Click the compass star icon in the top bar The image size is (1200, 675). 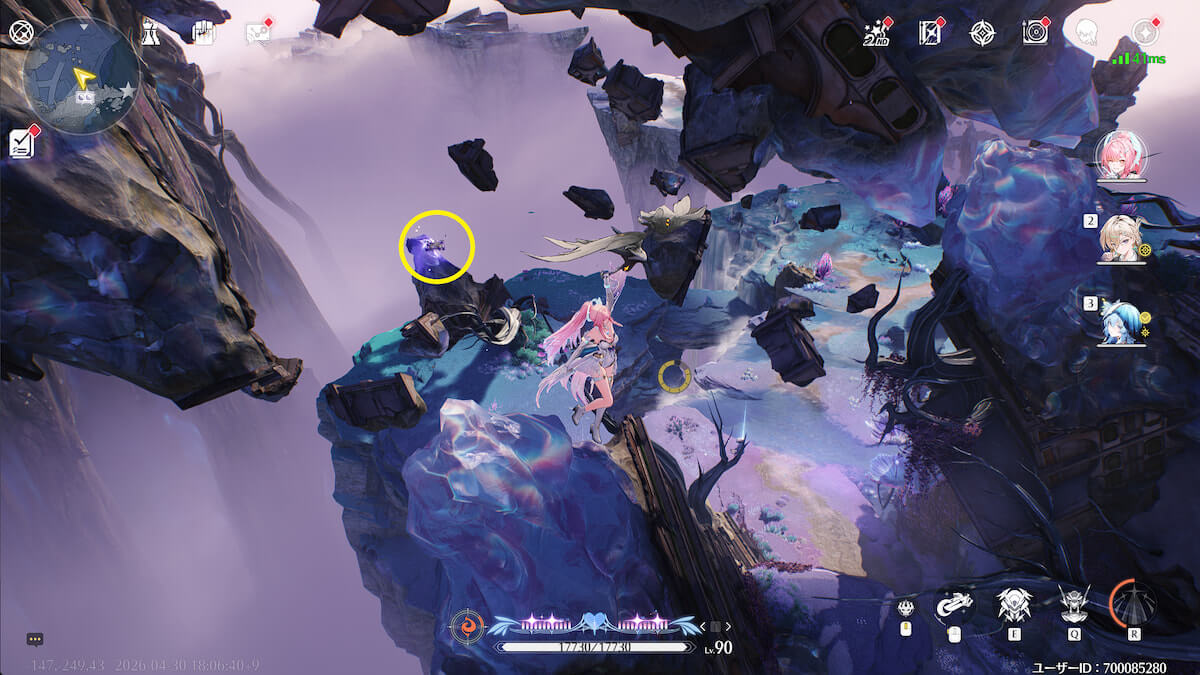[982, 33]
